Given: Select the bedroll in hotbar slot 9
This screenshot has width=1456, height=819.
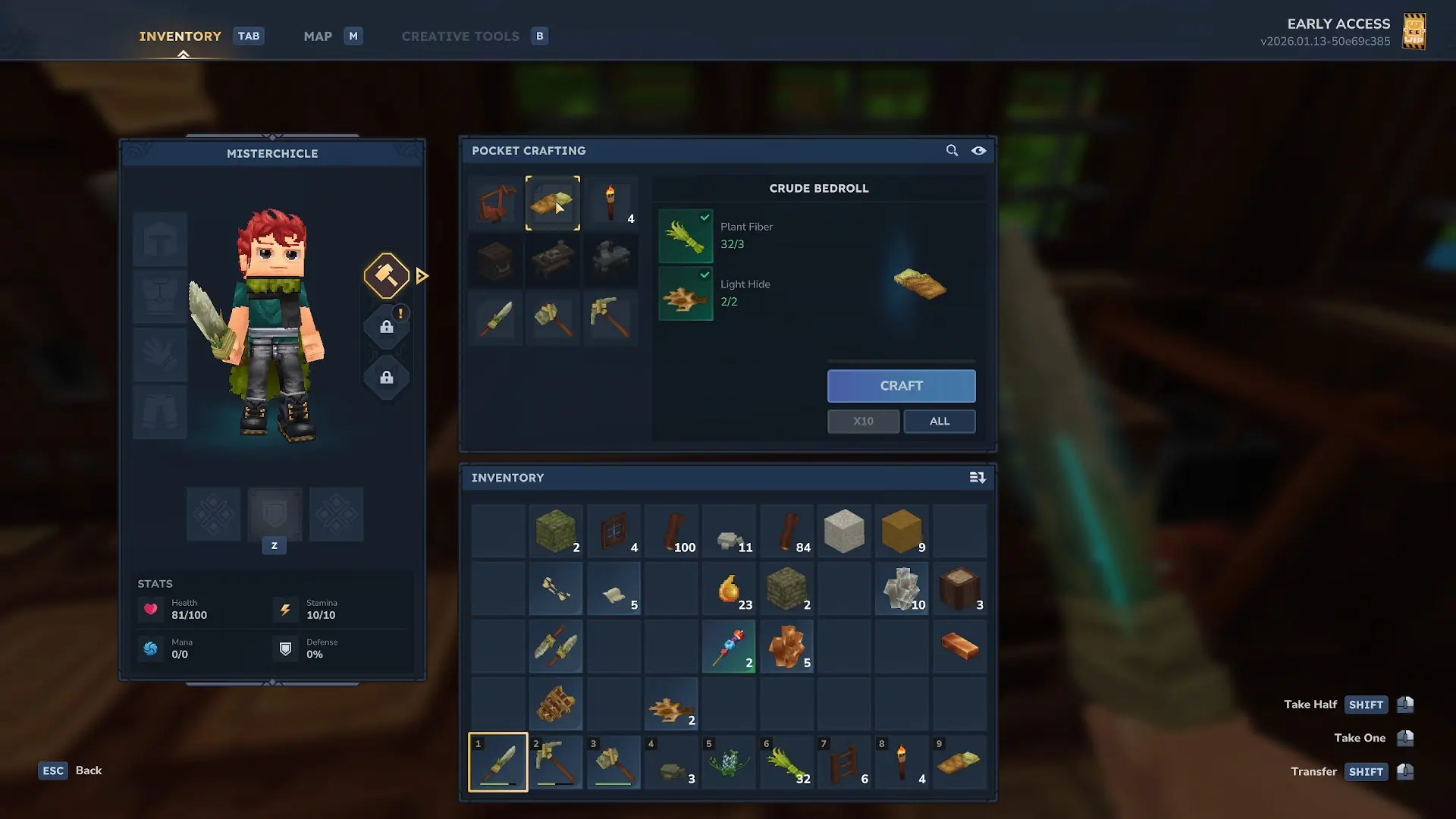Looking at the screenshot, I should click(x=959, y=762).
